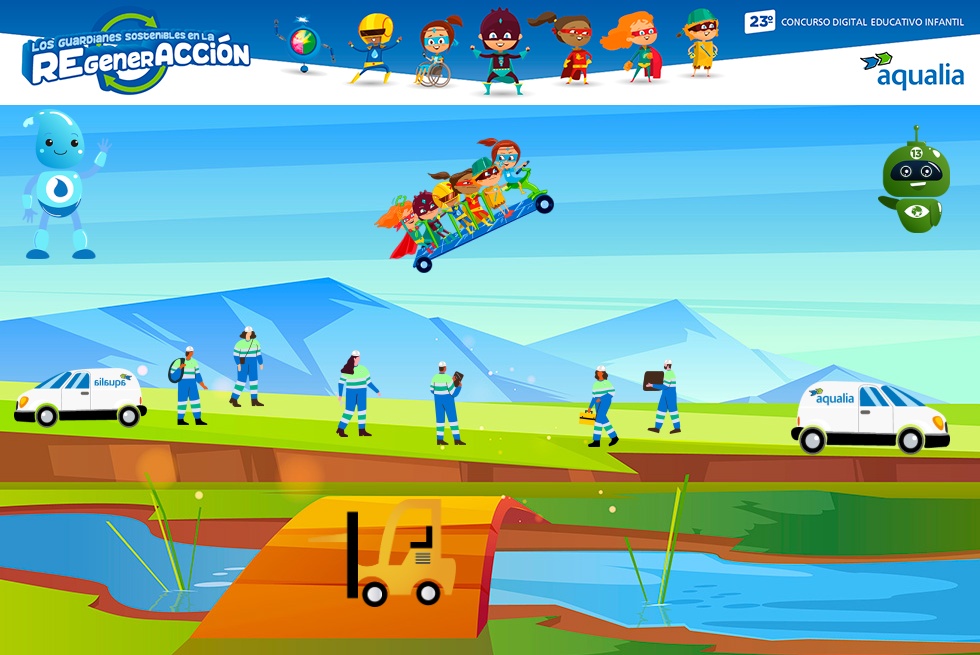Click the blue water-drop mascot
The image size is (980, 655).
[x=62, y=185]
